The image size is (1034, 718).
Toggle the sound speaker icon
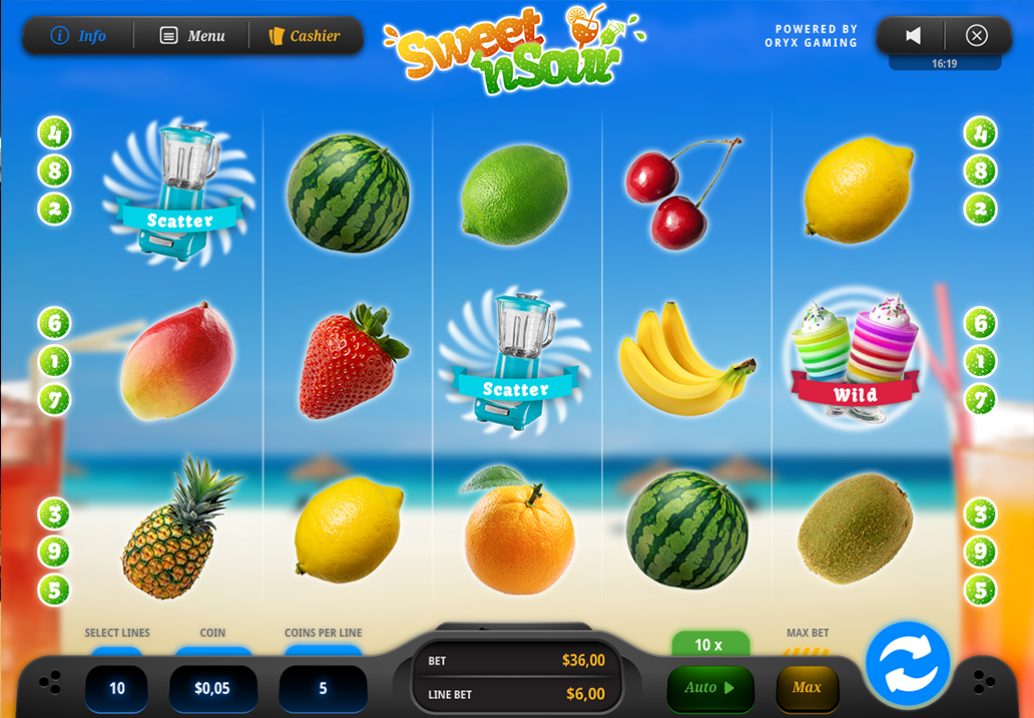[x=912, y=36]
